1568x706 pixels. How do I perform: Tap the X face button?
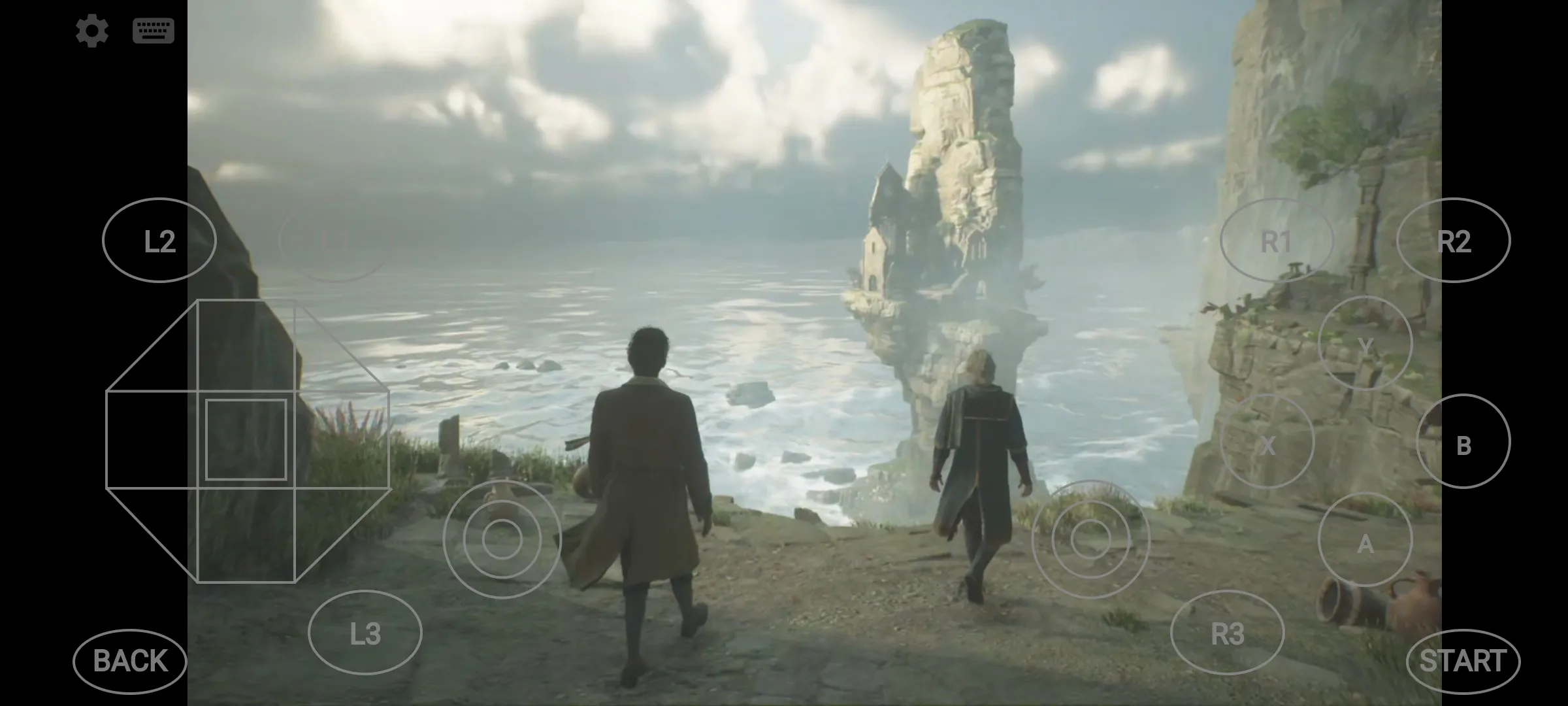pyautogui.click(x=1267, y=442)
